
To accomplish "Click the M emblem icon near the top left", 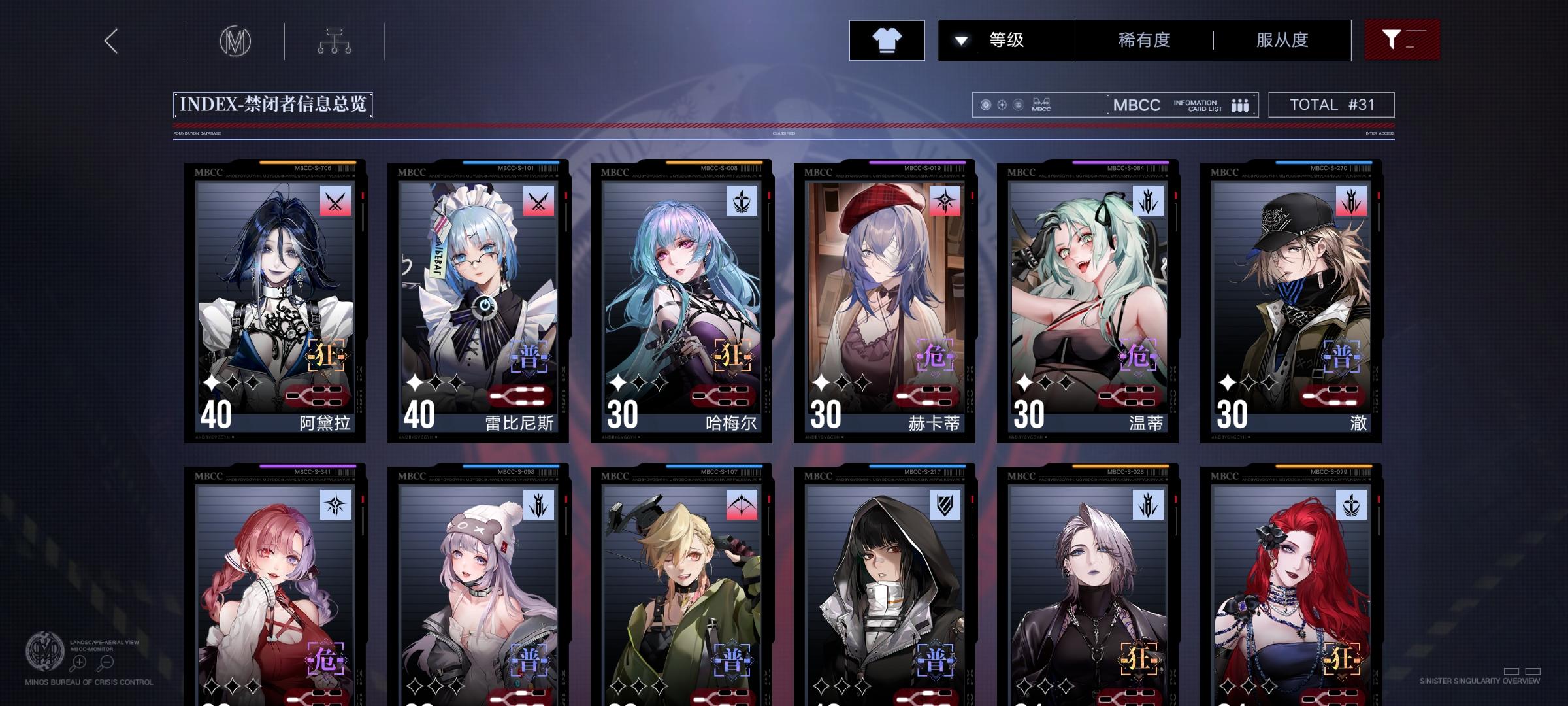I will [236, 41].
